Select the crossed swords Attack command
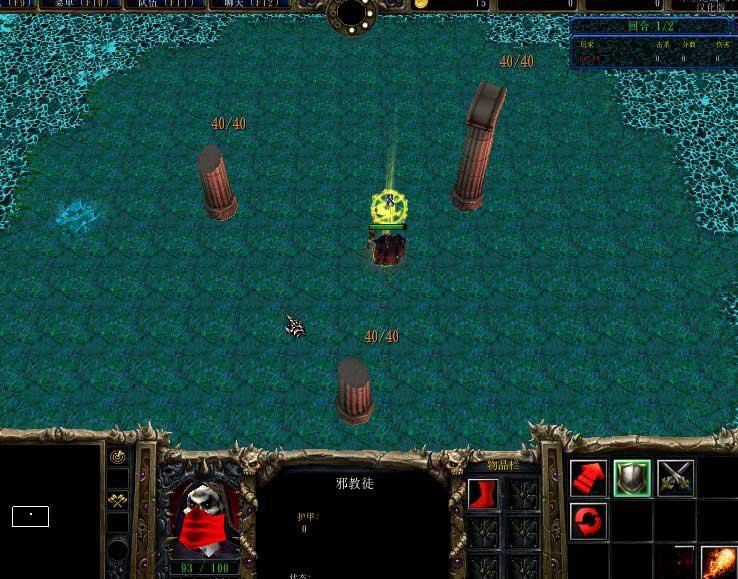The height and width of the screenshot is (579, 738). pos(676,478)
